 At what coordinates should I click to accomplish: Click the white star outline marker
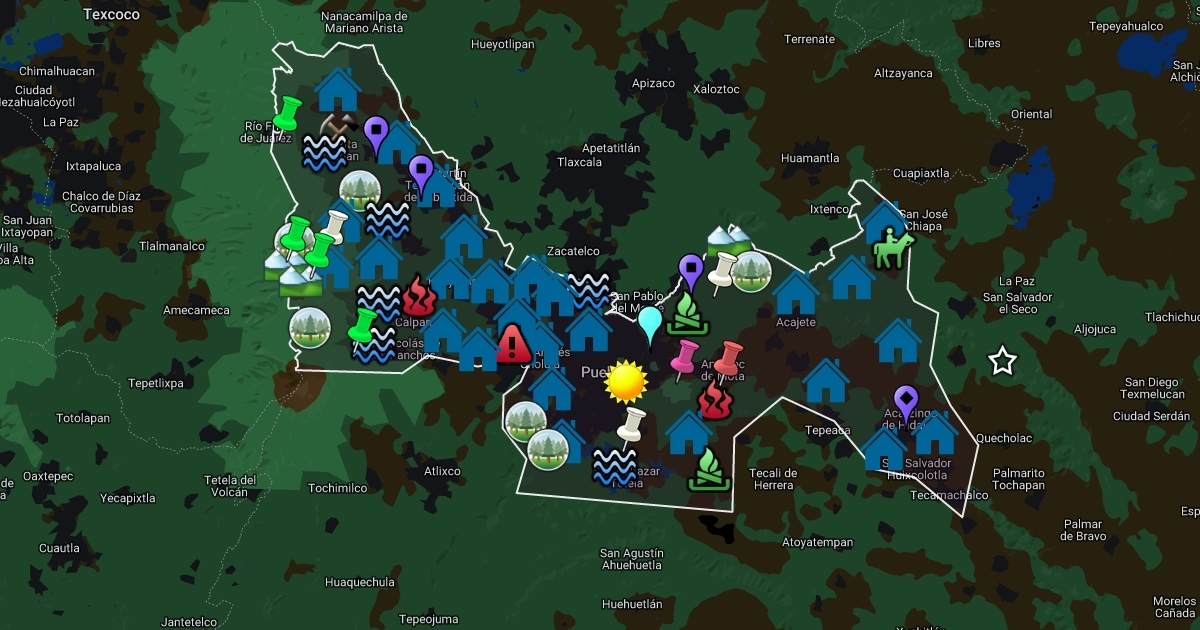(1002, 361)
